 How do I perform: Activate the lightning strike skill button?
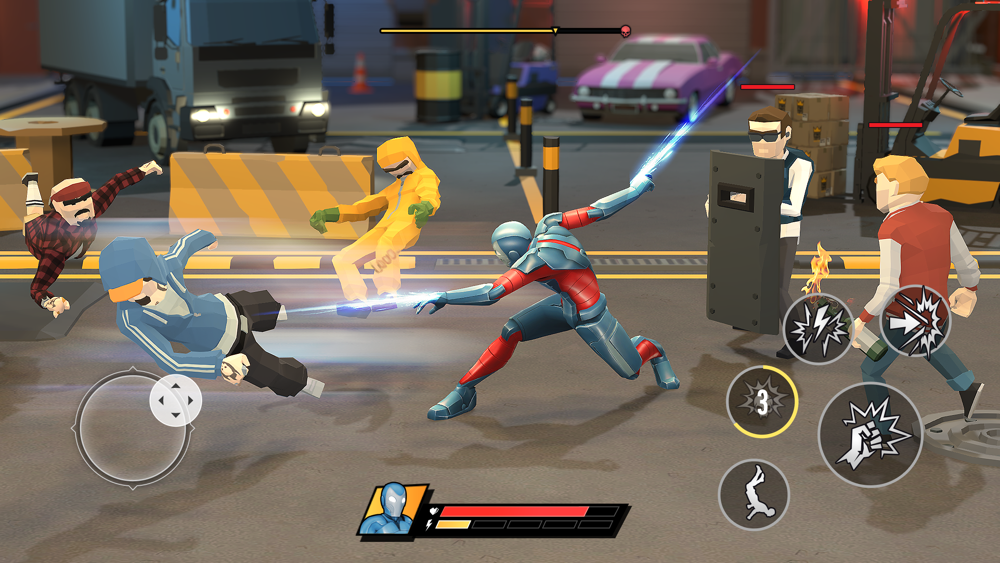click(x=817, y=328)
